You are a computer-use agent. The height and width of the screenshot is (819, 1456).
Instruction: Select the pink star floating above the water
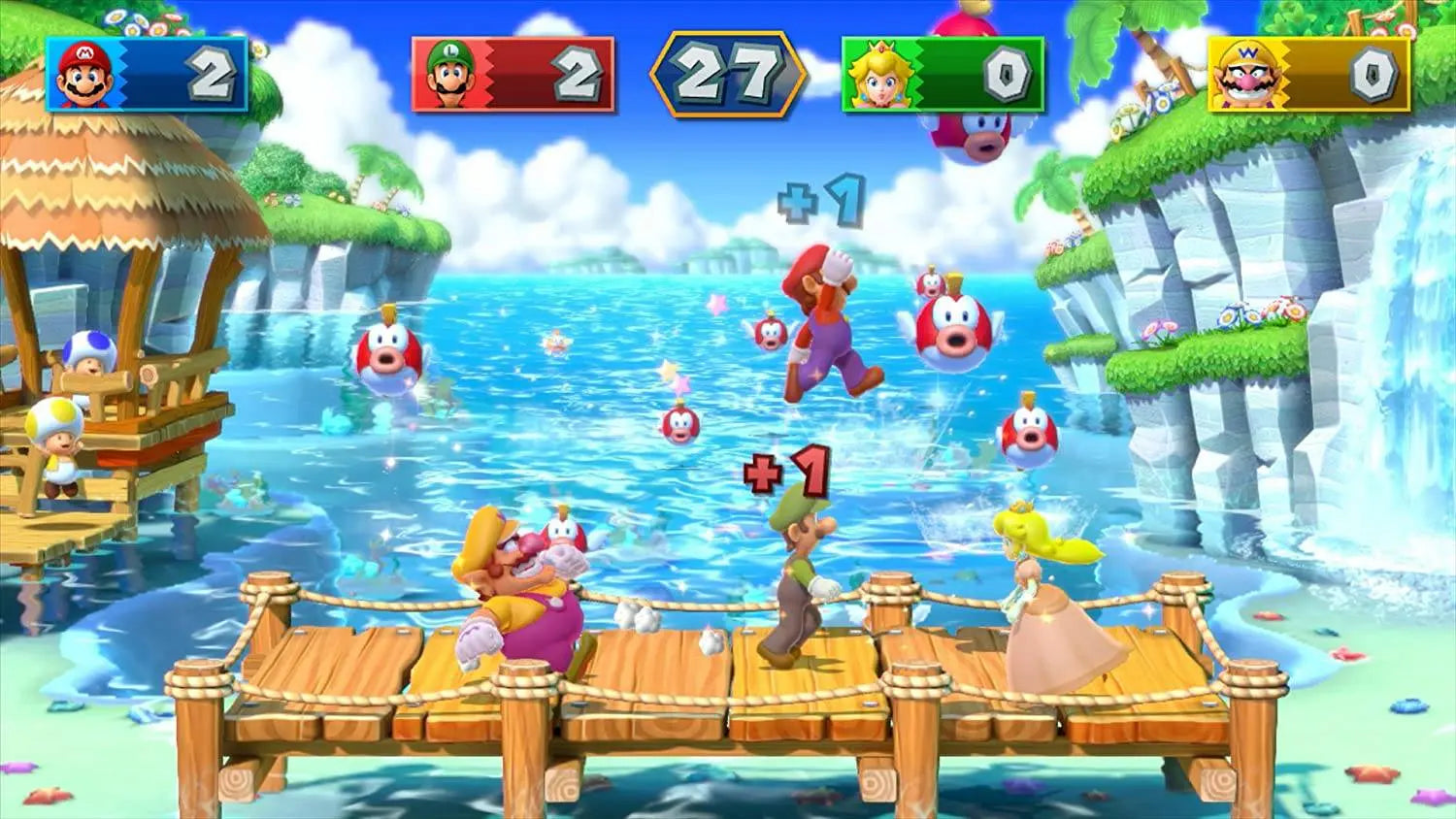coord(717,304)
